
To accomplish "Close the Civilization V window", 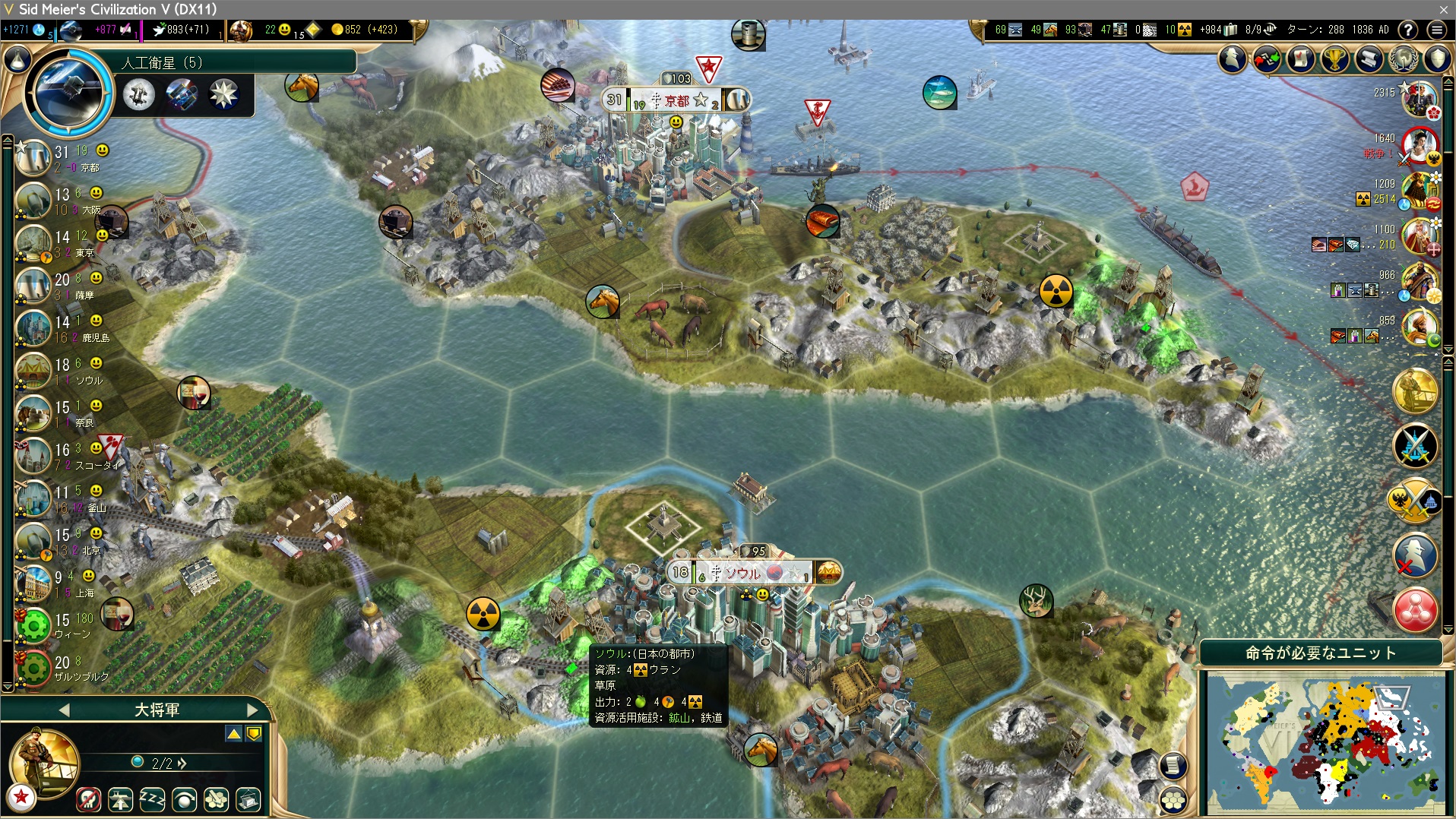I will 1443,9.
